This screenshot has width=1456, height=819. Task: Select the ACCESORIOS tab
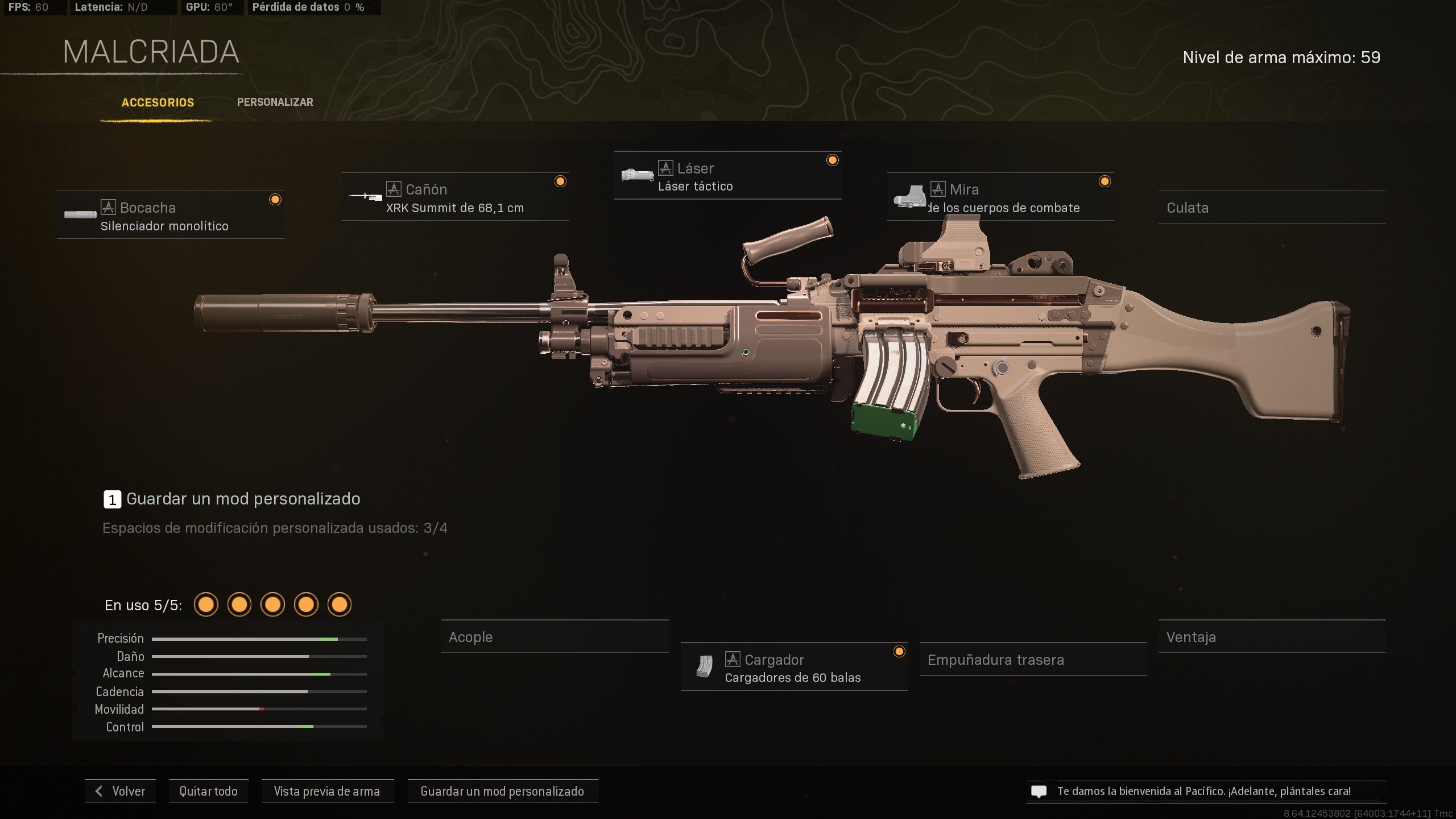tap(158, 102)
